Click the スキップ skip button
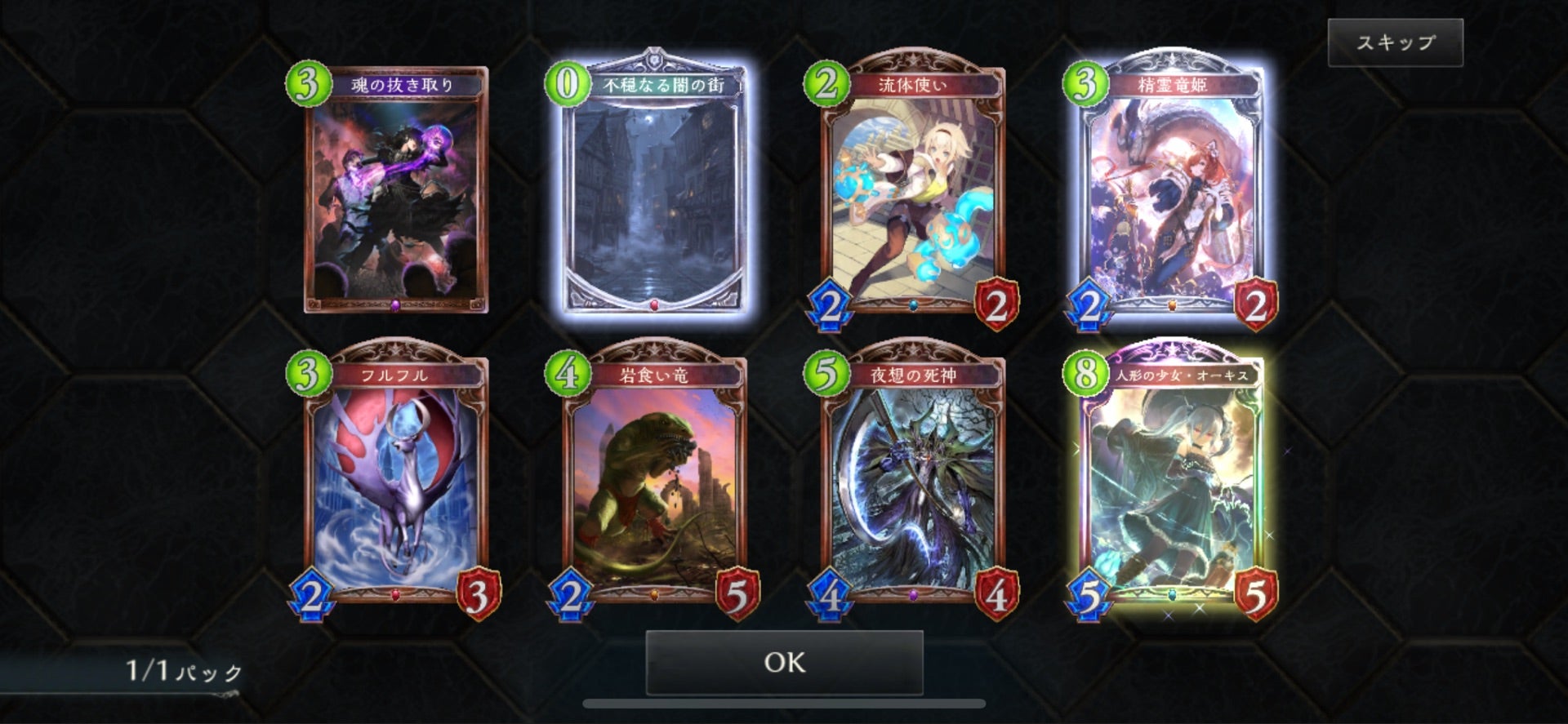Image resolution: width=1568 pixels, height=724 pixels. point(1395,42)
